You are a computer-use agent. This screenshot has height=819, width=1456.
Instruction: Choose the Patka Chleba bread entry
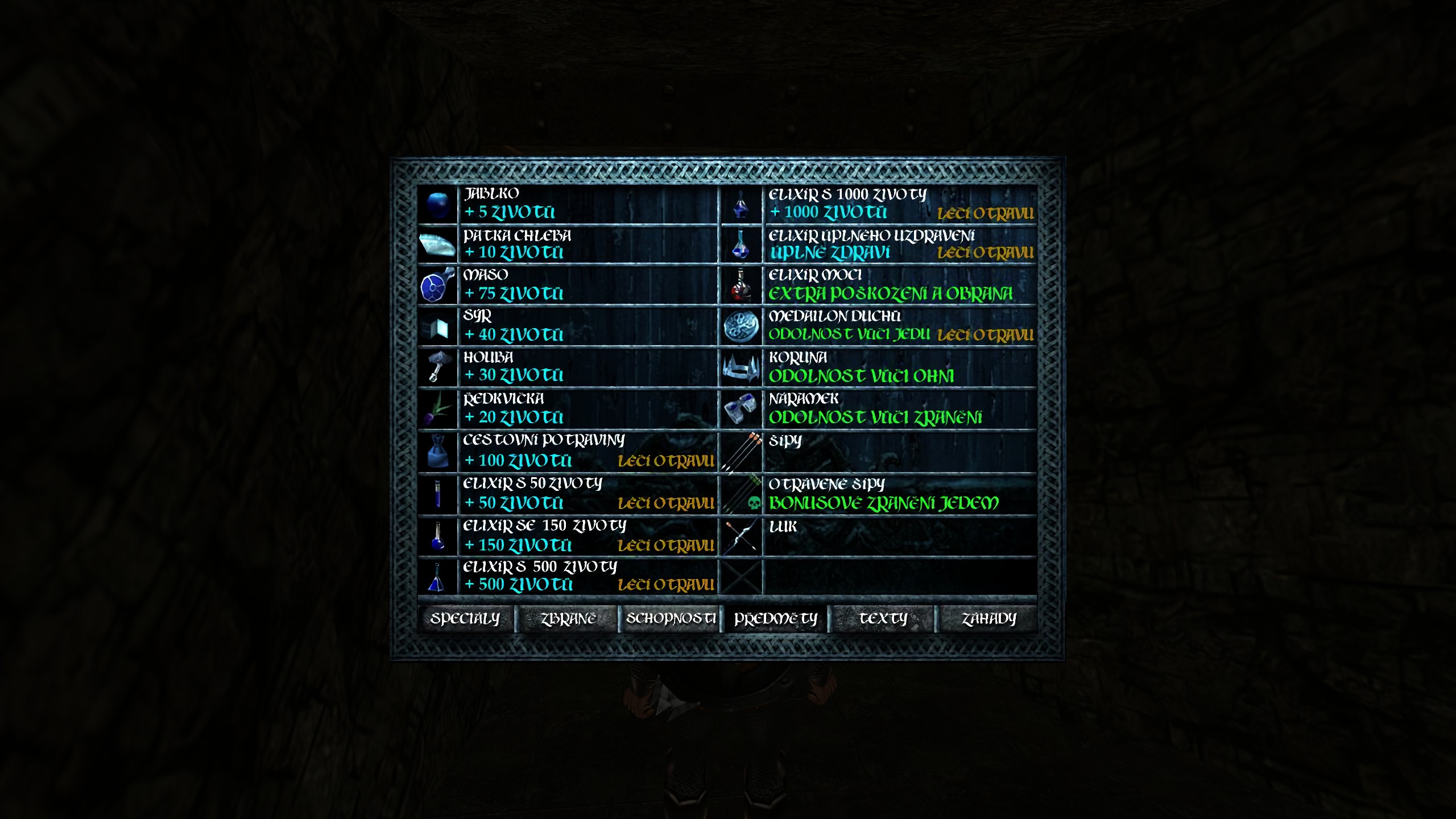point(569,244)
